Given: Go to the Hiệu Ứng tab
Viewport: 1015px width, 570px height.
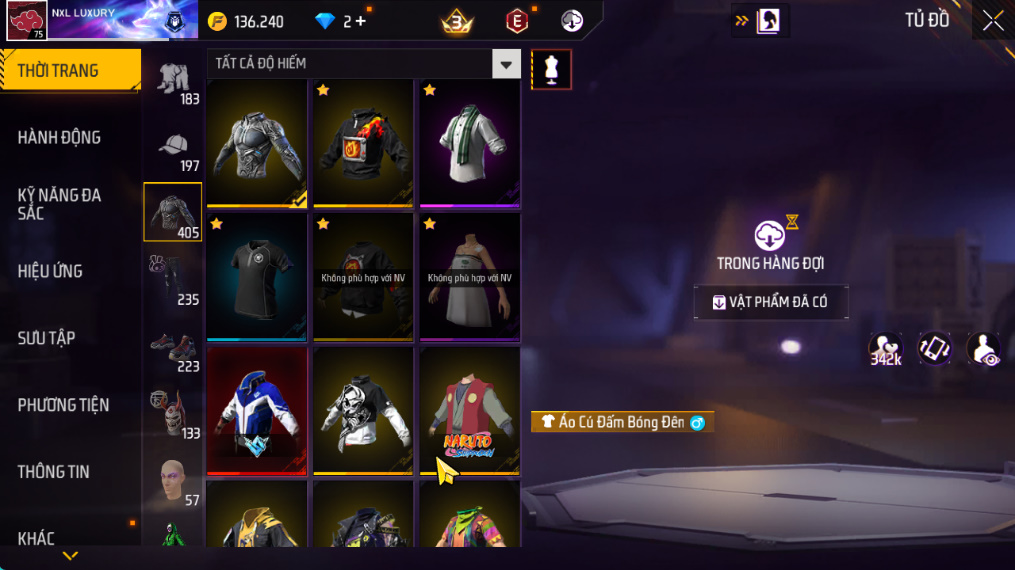Looking at the screenshot, I should coord(50,271).
